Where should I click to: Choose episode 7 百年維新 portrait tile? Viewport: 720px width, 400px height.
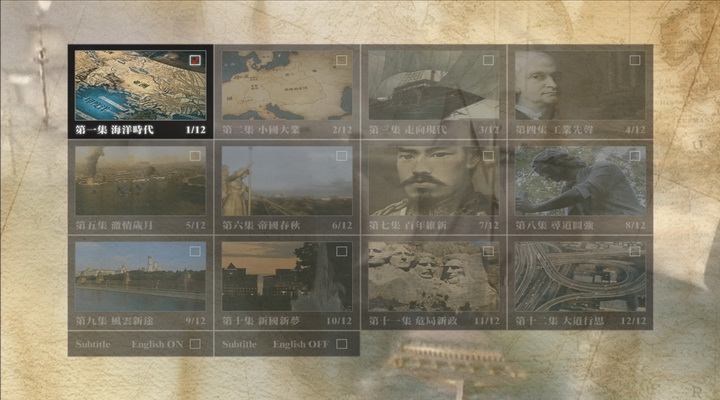click(433, 187)
